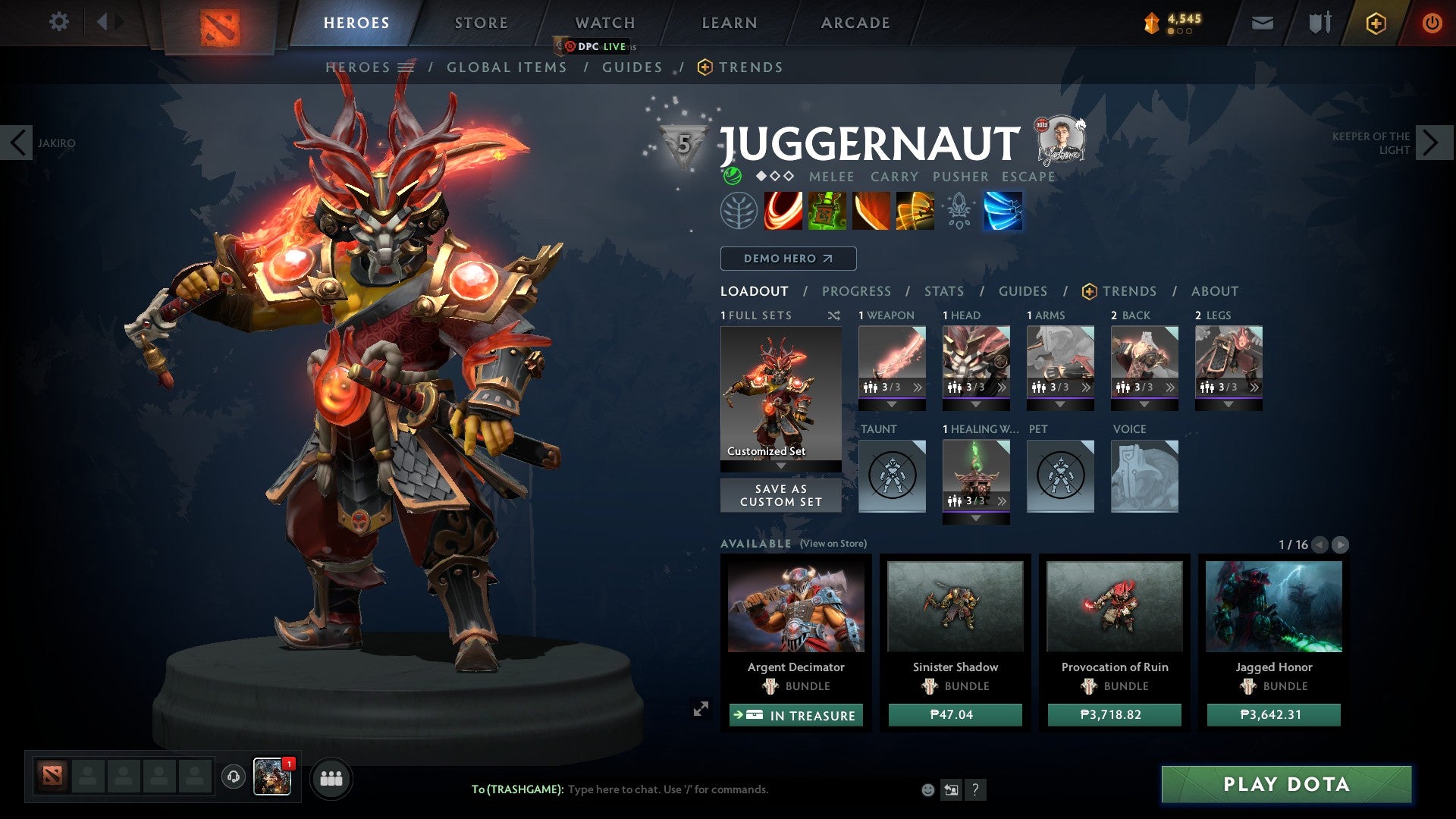Click the shuffle icon beside Full Sets
This screenshot has height=819, width=1456.
point(834,315)
